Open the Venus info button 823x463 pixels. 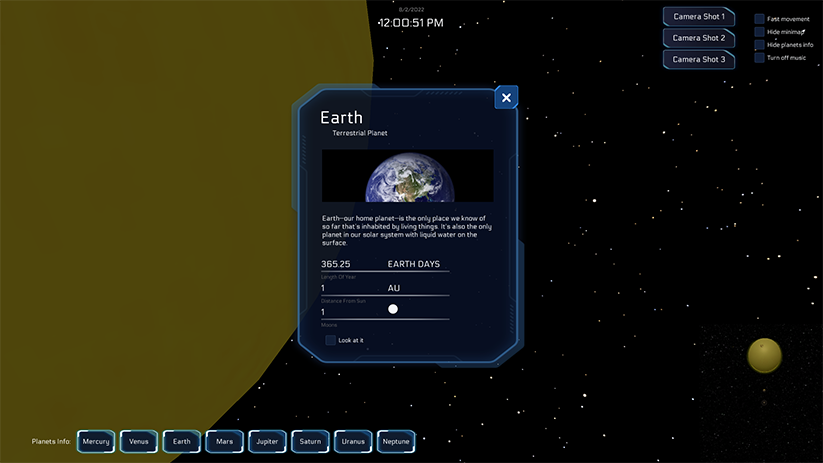(139, 441)
